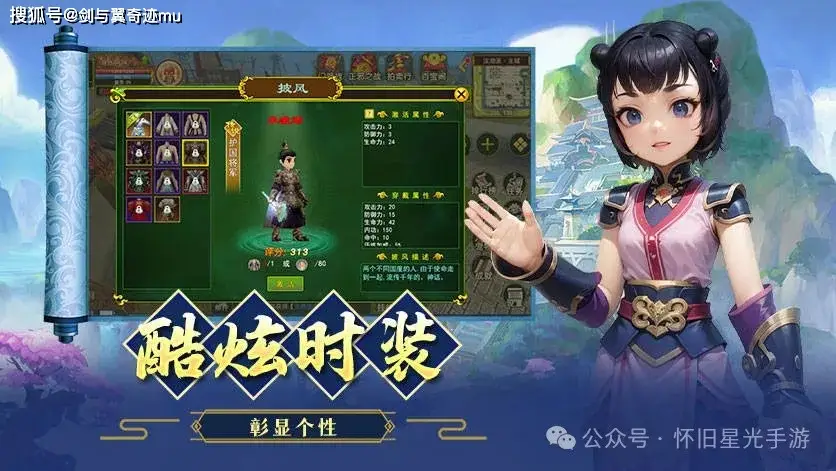Click the round player avatar portrait
This screenshot has height=471, width=836.
point(170,72)
